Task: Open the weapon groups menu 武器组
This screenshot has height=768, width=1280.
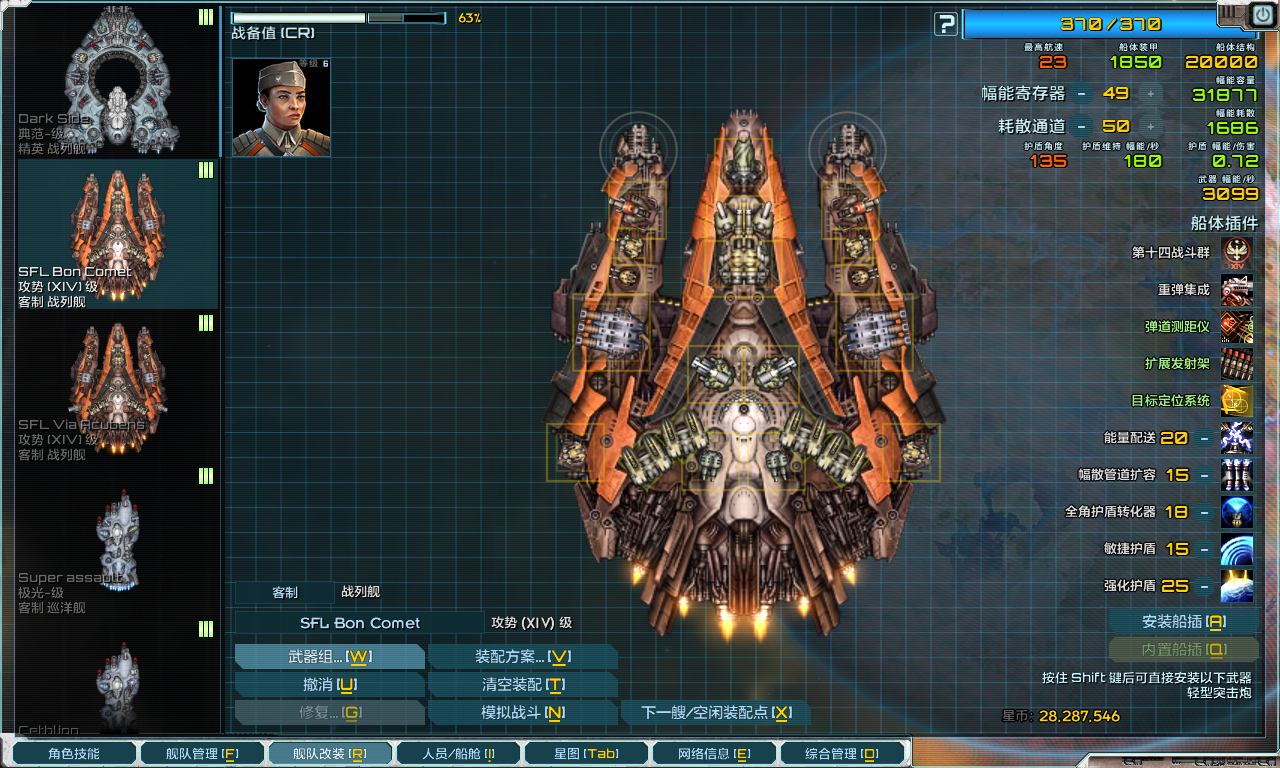Action: (x=330, y=657)
